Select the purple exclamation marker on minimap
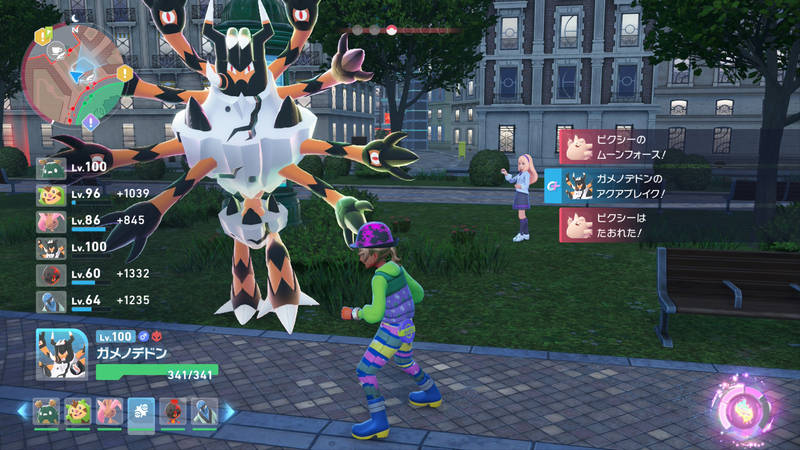Viewport: 800px width, 450px height. pyautogui.click(x=91, y=122)
